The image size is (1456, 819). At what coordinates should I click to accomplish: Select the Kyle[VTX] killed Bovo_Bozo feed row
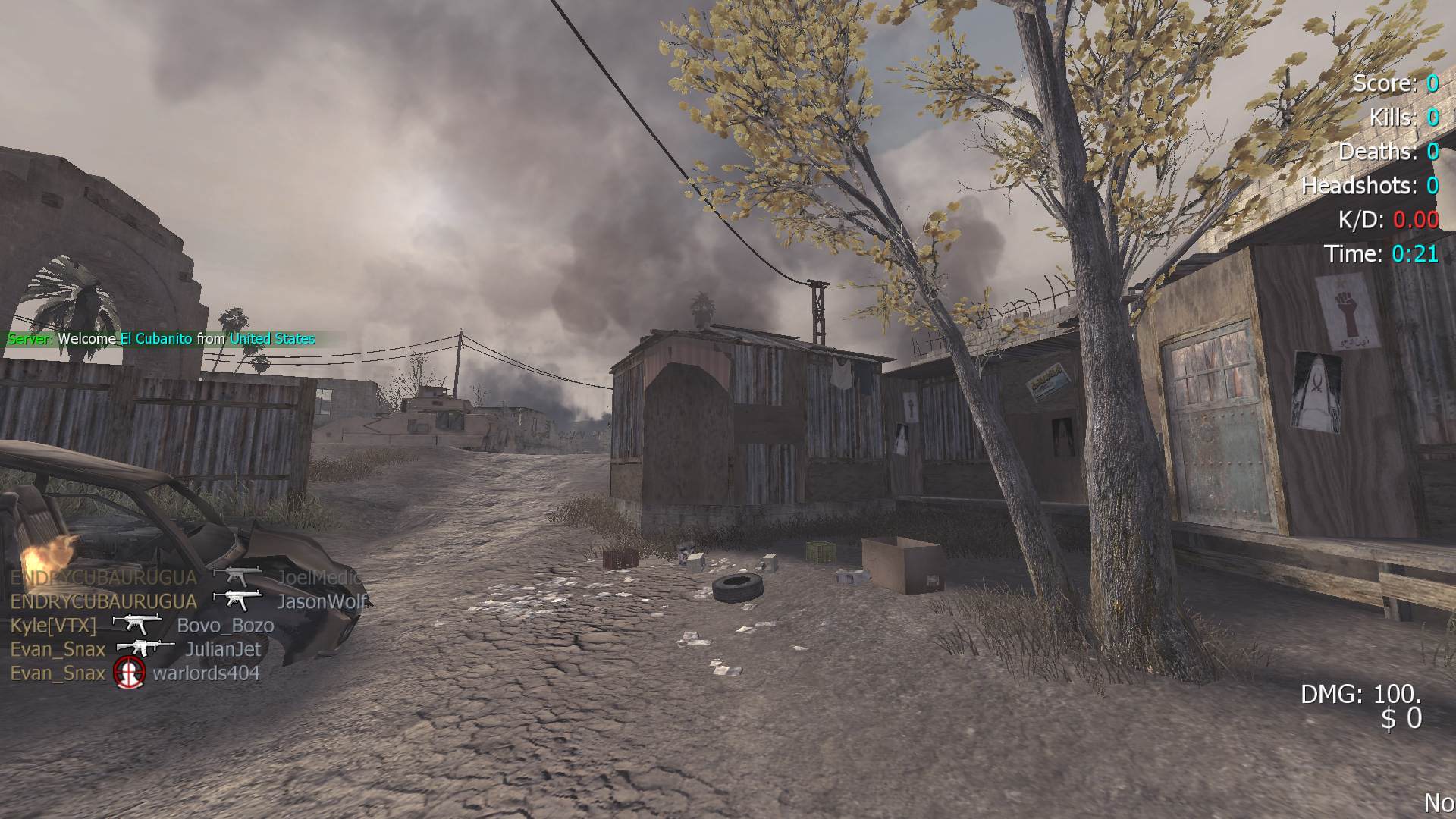click(142, 626)
